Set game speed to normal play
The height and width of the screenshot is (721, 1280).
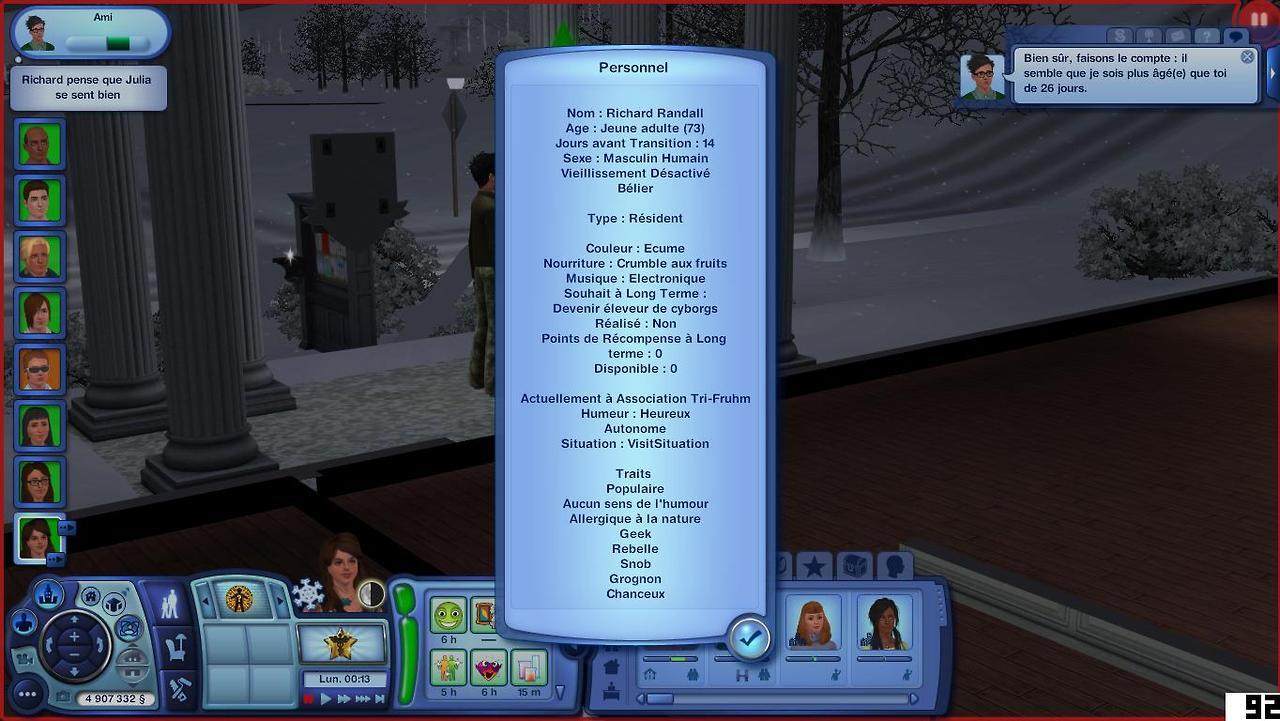(x=326, y=699)
